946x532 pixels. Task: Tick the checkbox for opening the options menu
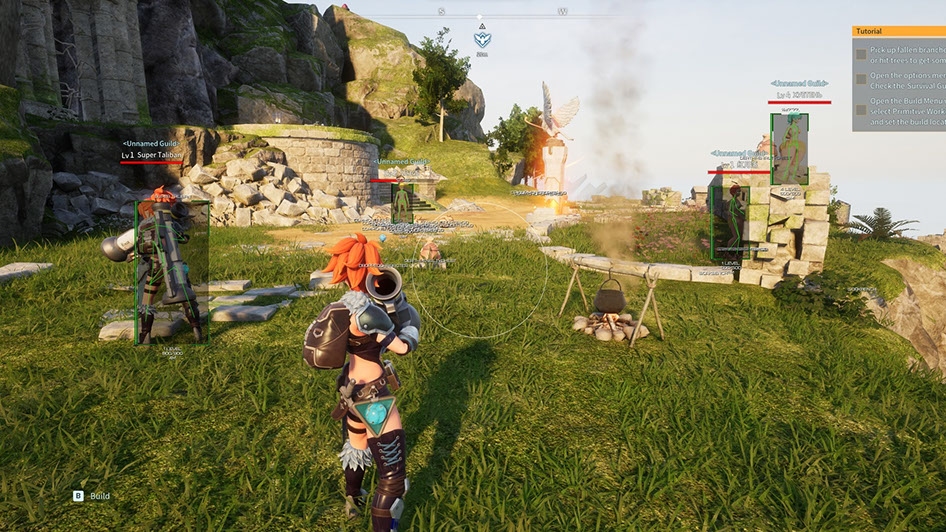(861, 78)
